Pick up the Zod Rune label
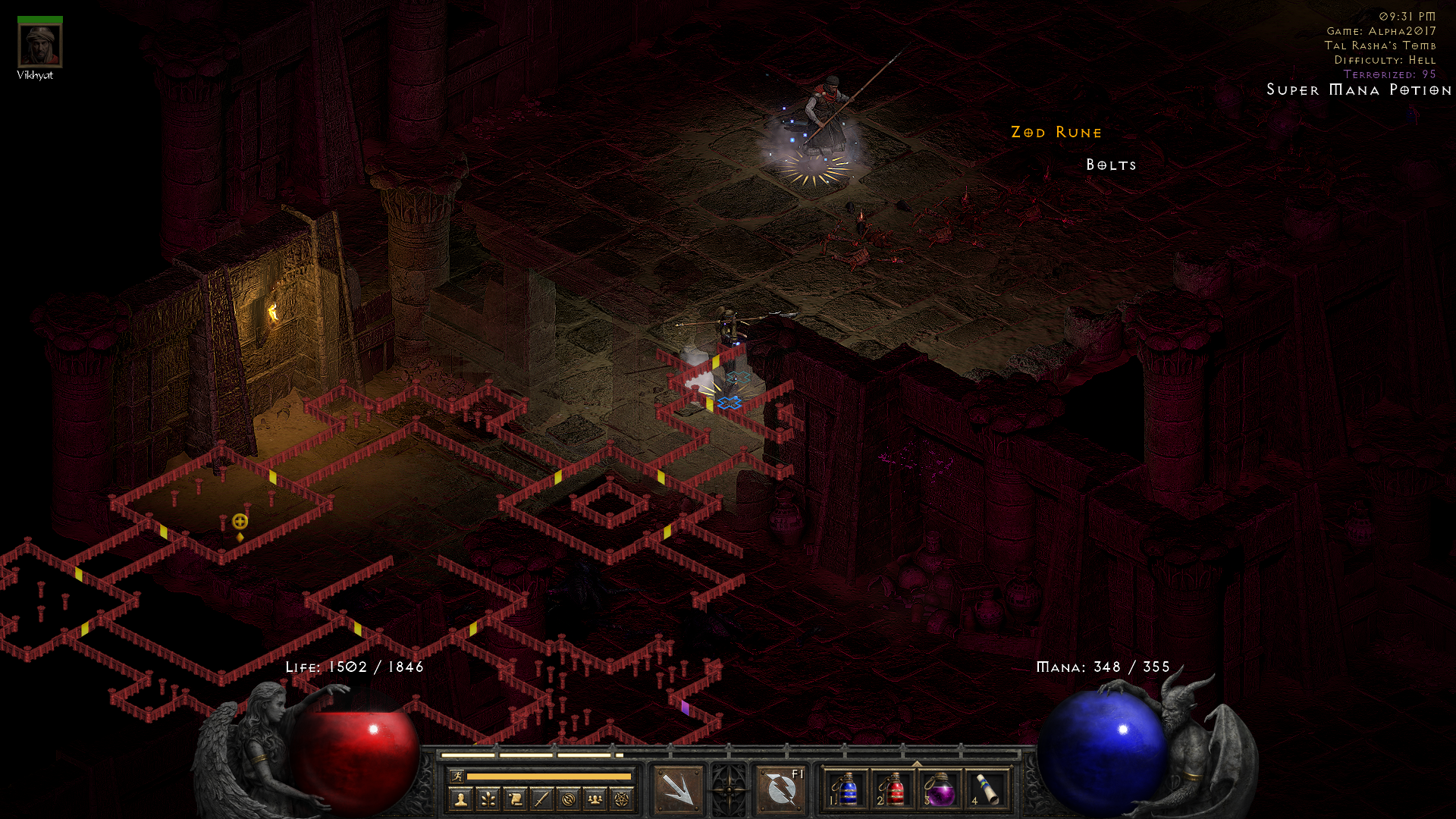 coord(1056,133)
